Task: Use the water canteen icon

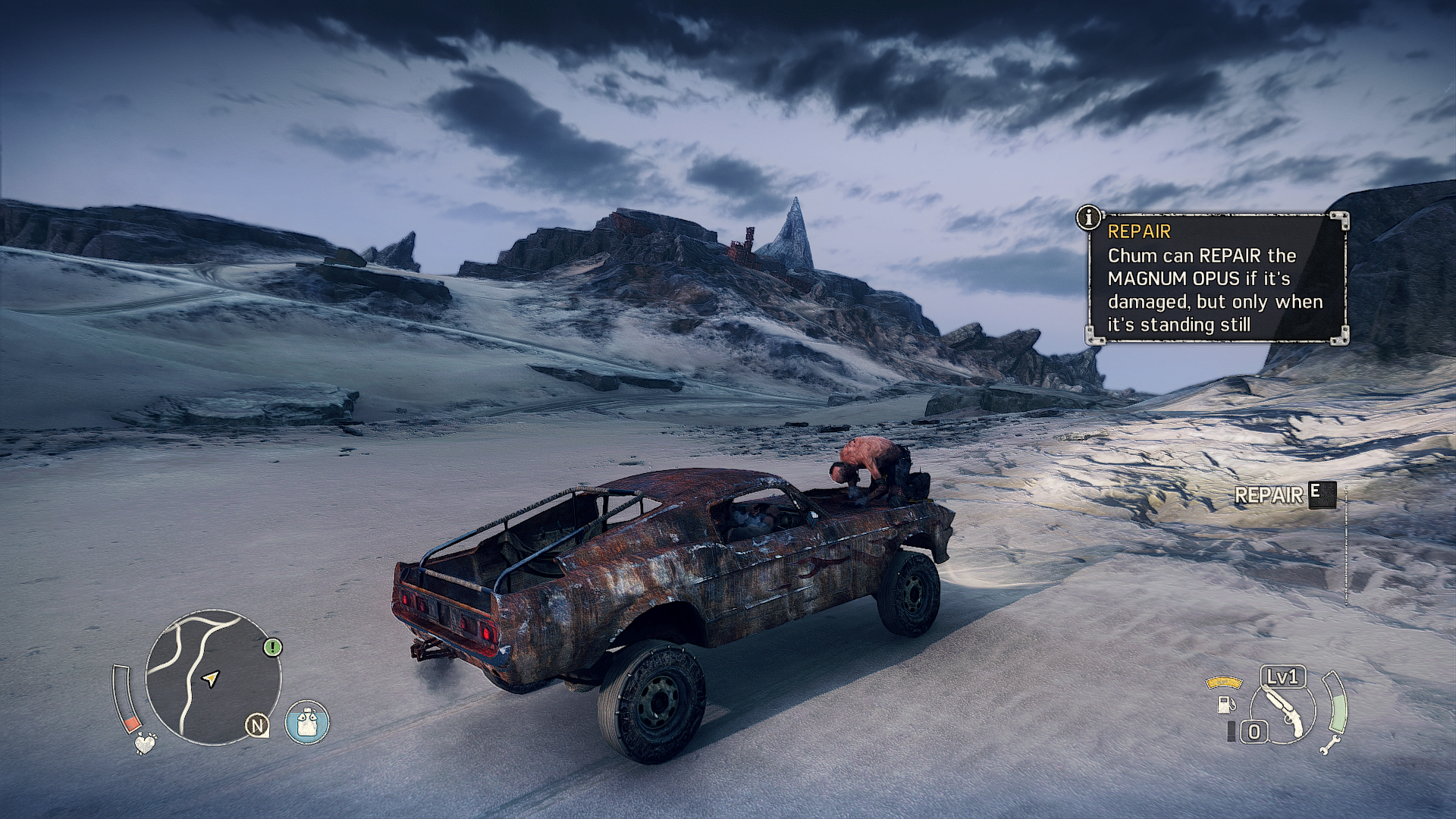Action: (307, 722)
